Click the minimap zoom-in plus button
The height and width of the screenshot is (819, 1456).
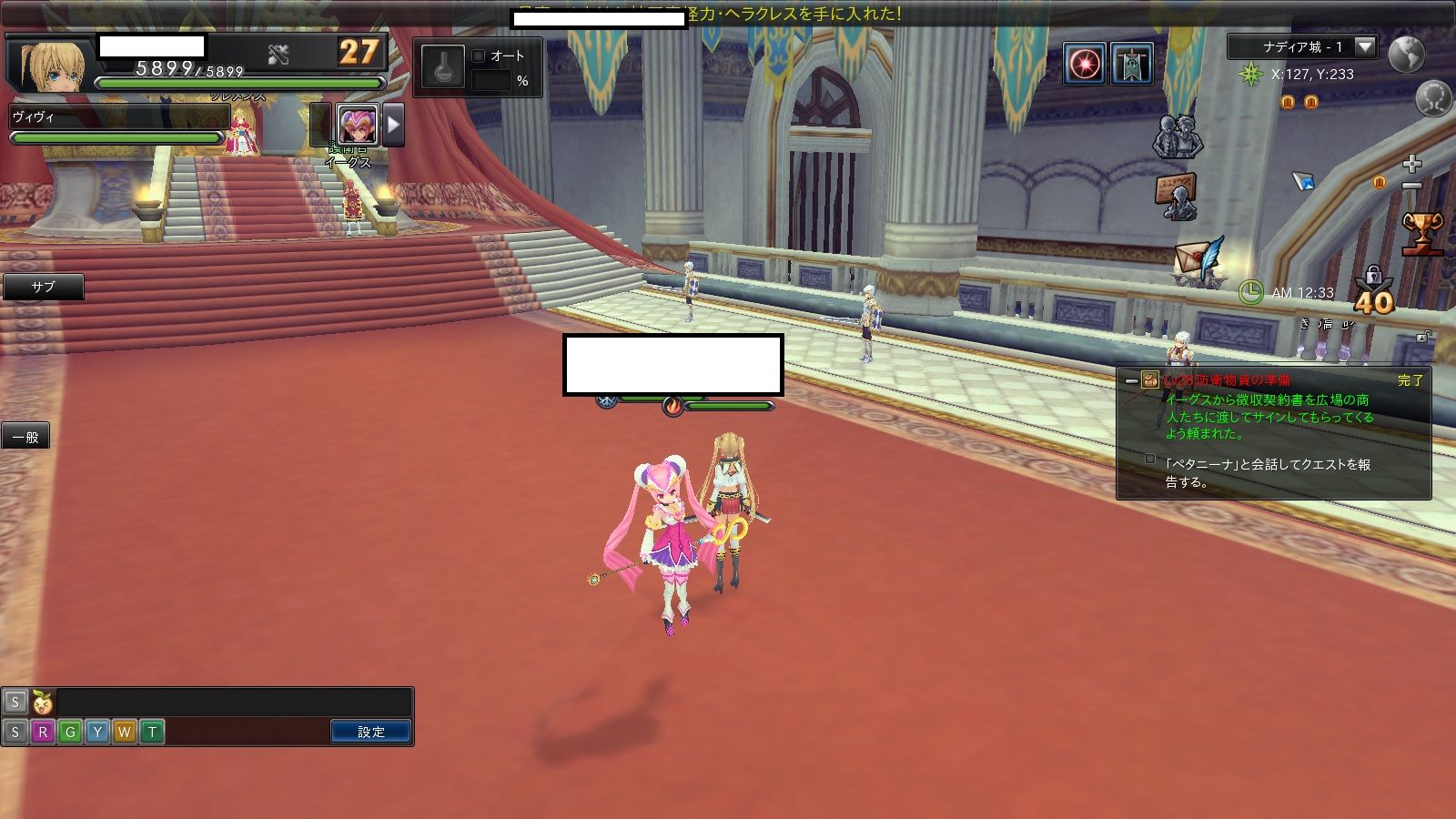[x=1411, y=164]
